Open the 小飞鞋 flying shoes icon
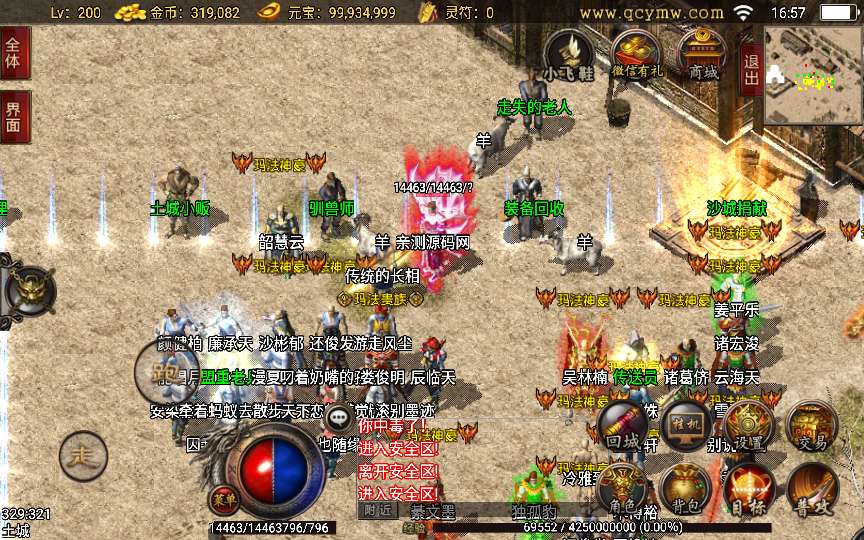Screen dimensions: 864x540 point(568,53)
